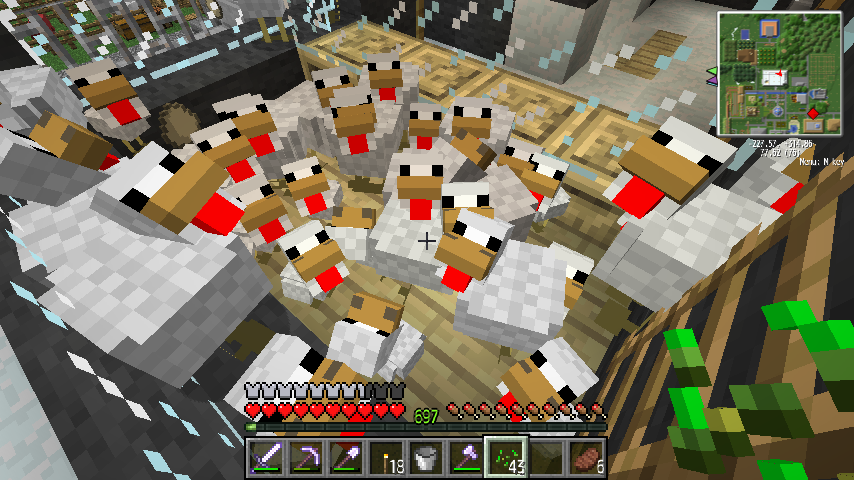
Task: Click the minimap in the corner
Action: 778,73
